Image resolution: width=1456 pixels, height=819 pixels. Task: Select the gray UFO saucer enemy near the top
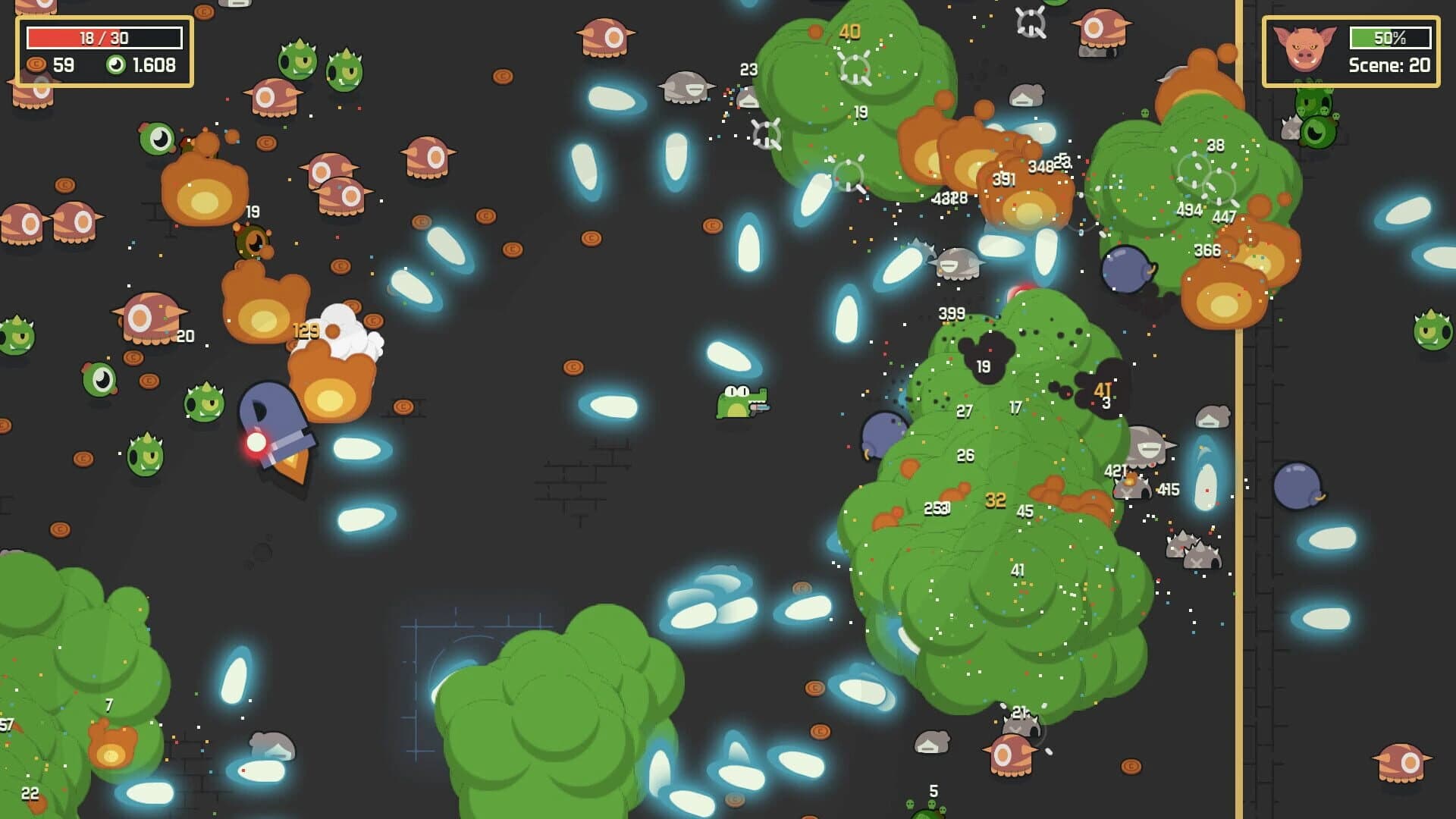(x=688, y=87)
